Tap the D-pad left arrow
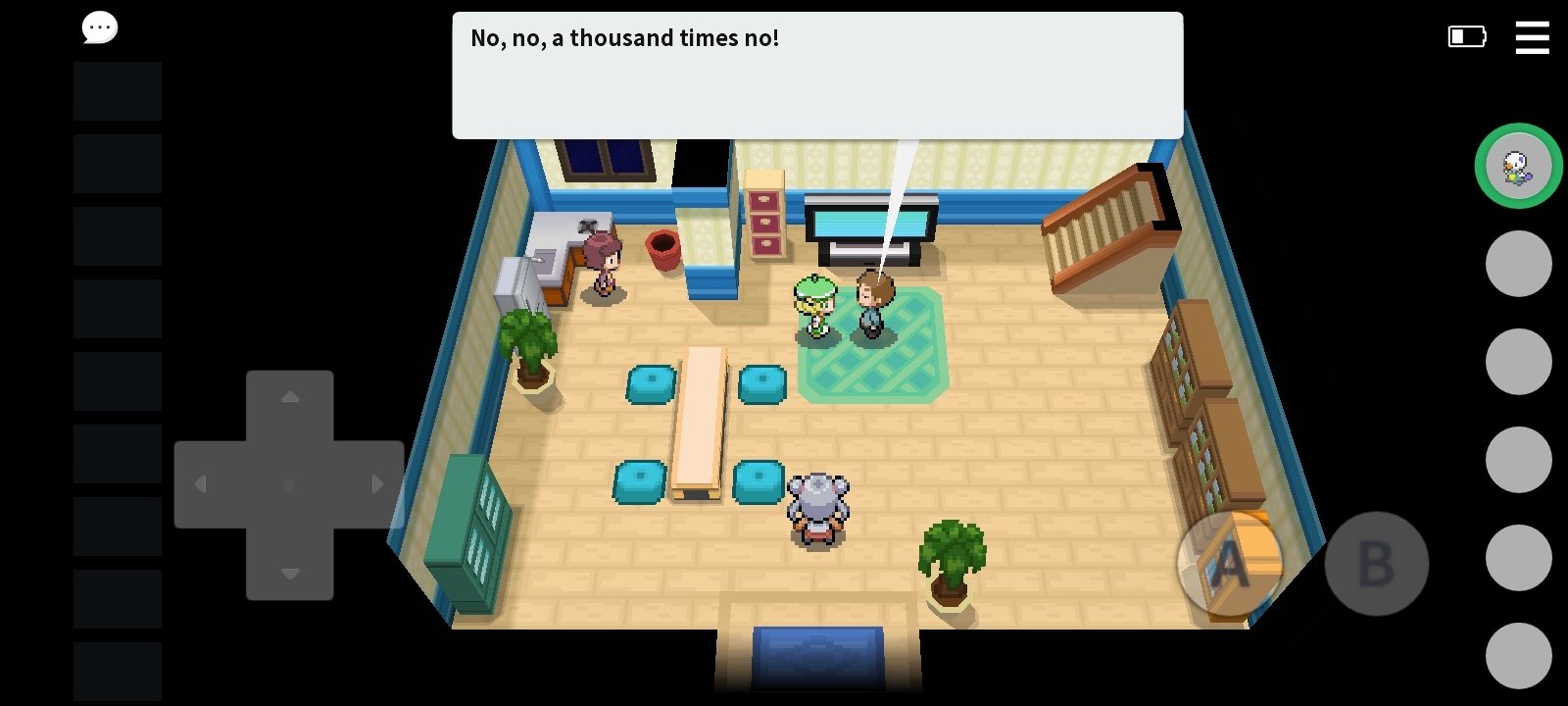 pos(202,484)
